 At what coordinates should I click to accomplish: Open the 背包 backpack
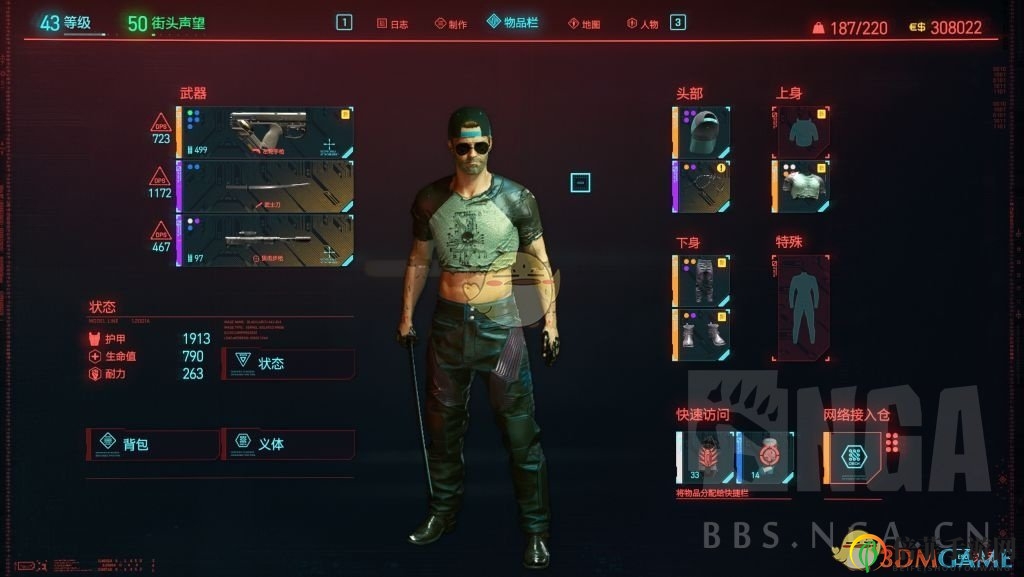[153, 444]
